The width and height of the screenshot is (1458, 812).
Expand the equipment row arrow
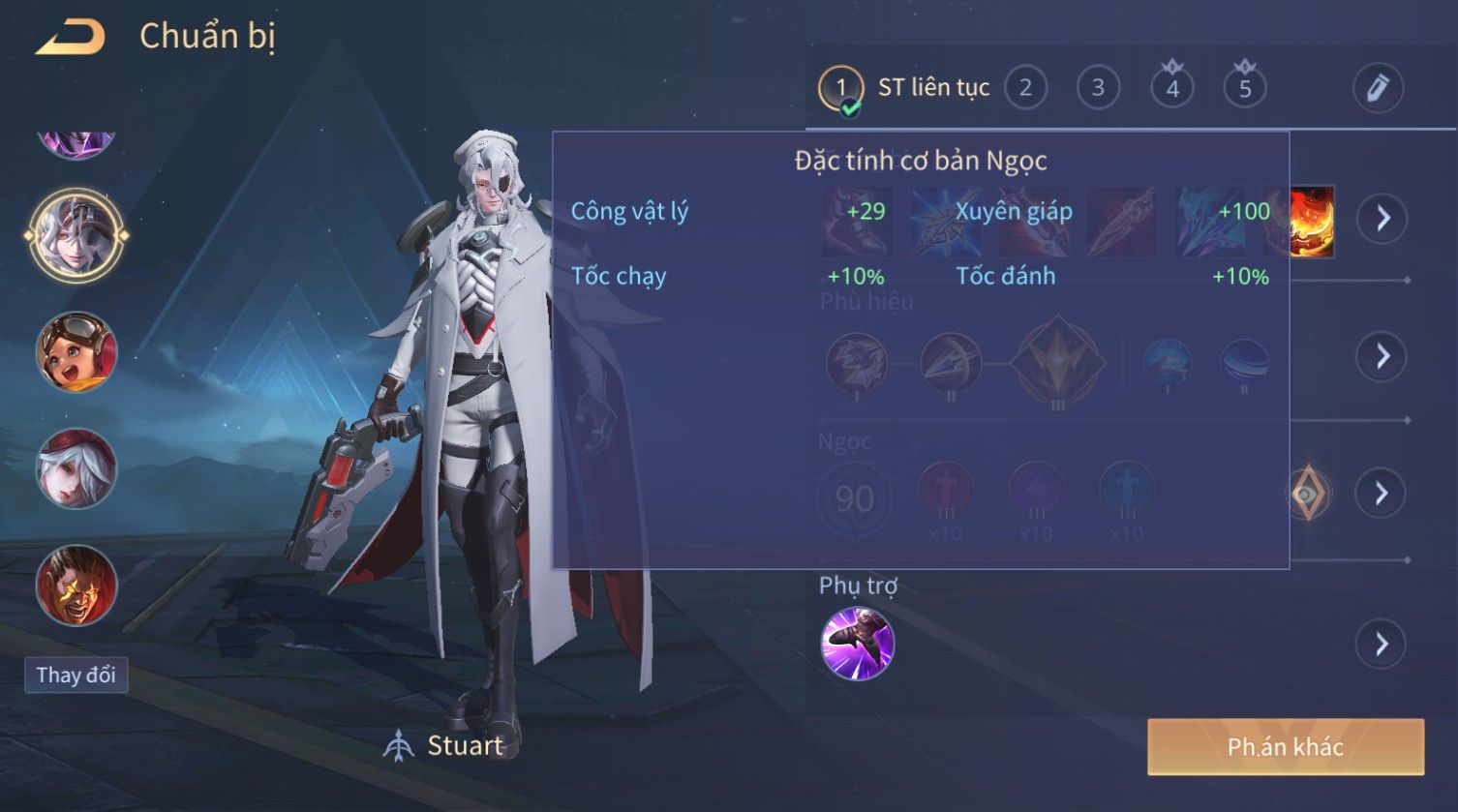[1382, 219]
